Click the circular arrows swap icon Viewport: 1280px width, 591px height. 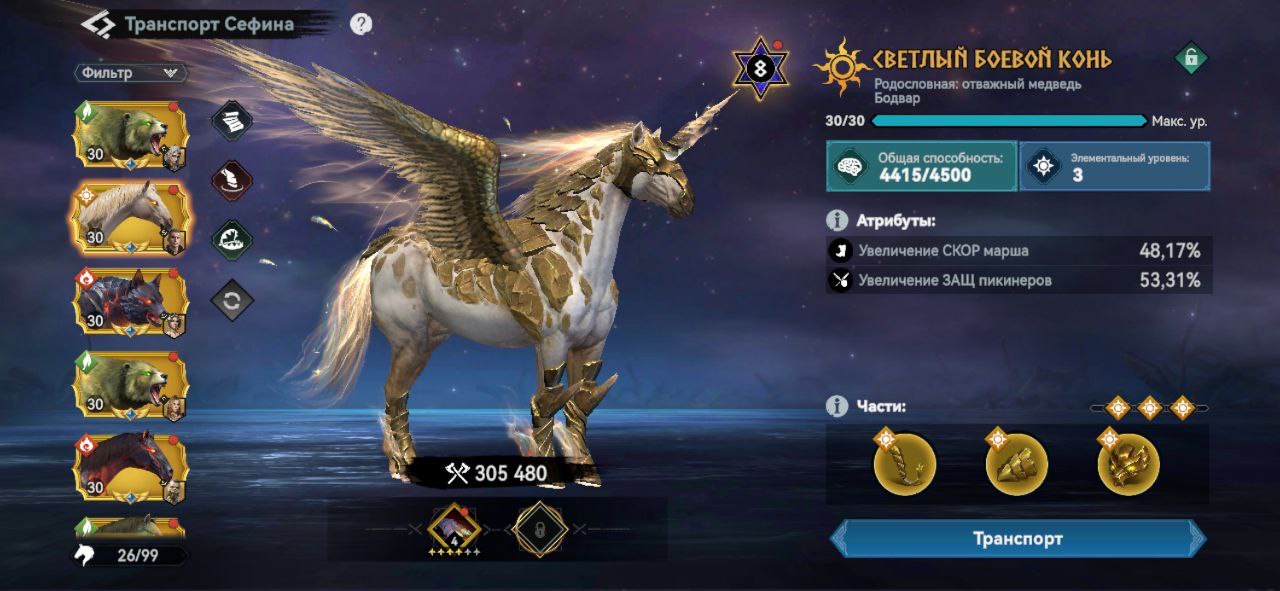point(232,300)
